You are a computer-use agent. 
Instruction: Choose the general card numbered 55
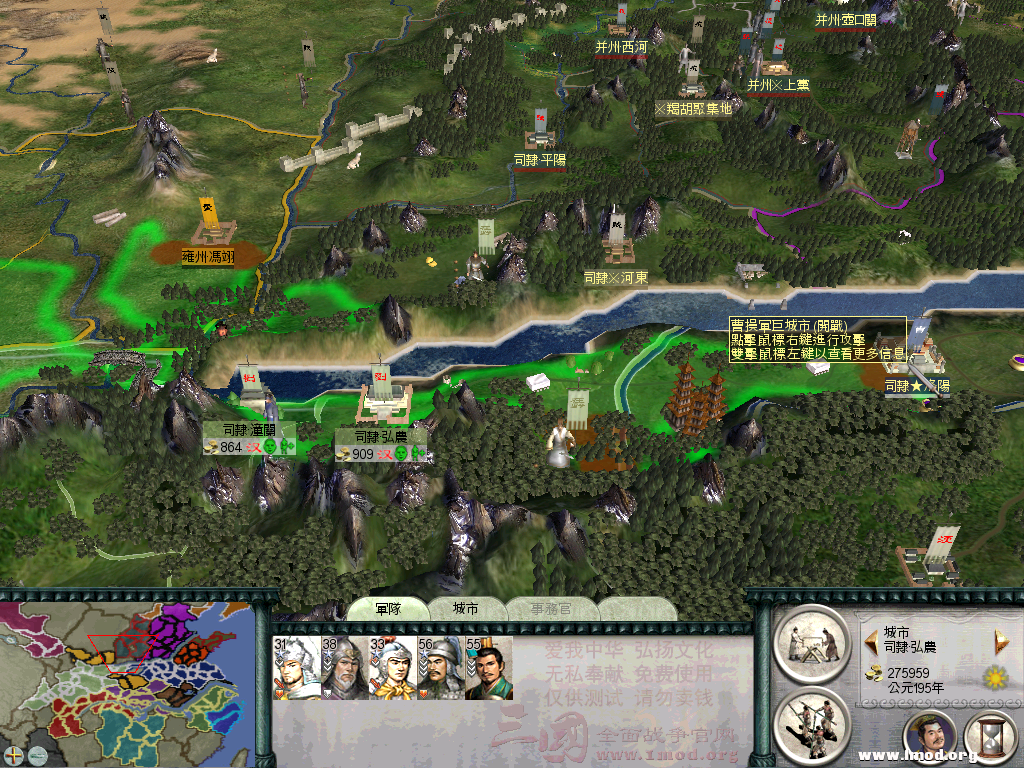pos(488,667)
